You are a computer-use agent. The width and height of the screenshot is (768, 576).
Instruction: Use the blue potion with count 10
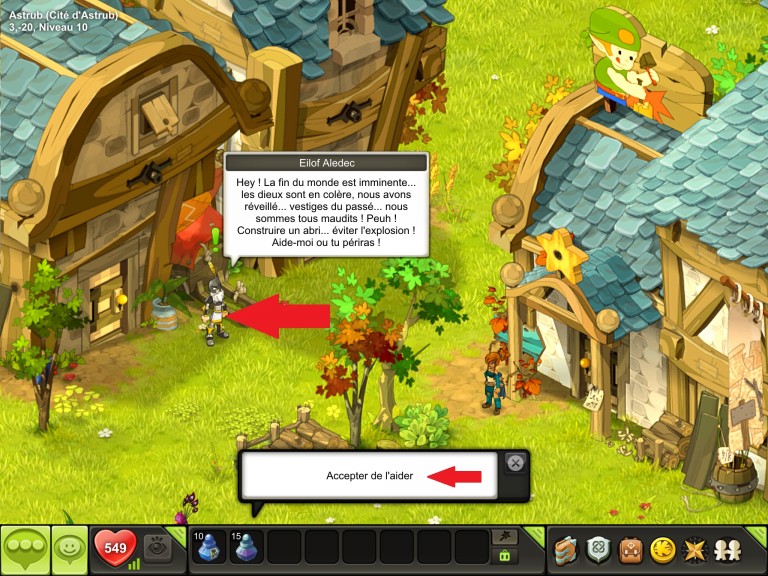coord(210,548)
